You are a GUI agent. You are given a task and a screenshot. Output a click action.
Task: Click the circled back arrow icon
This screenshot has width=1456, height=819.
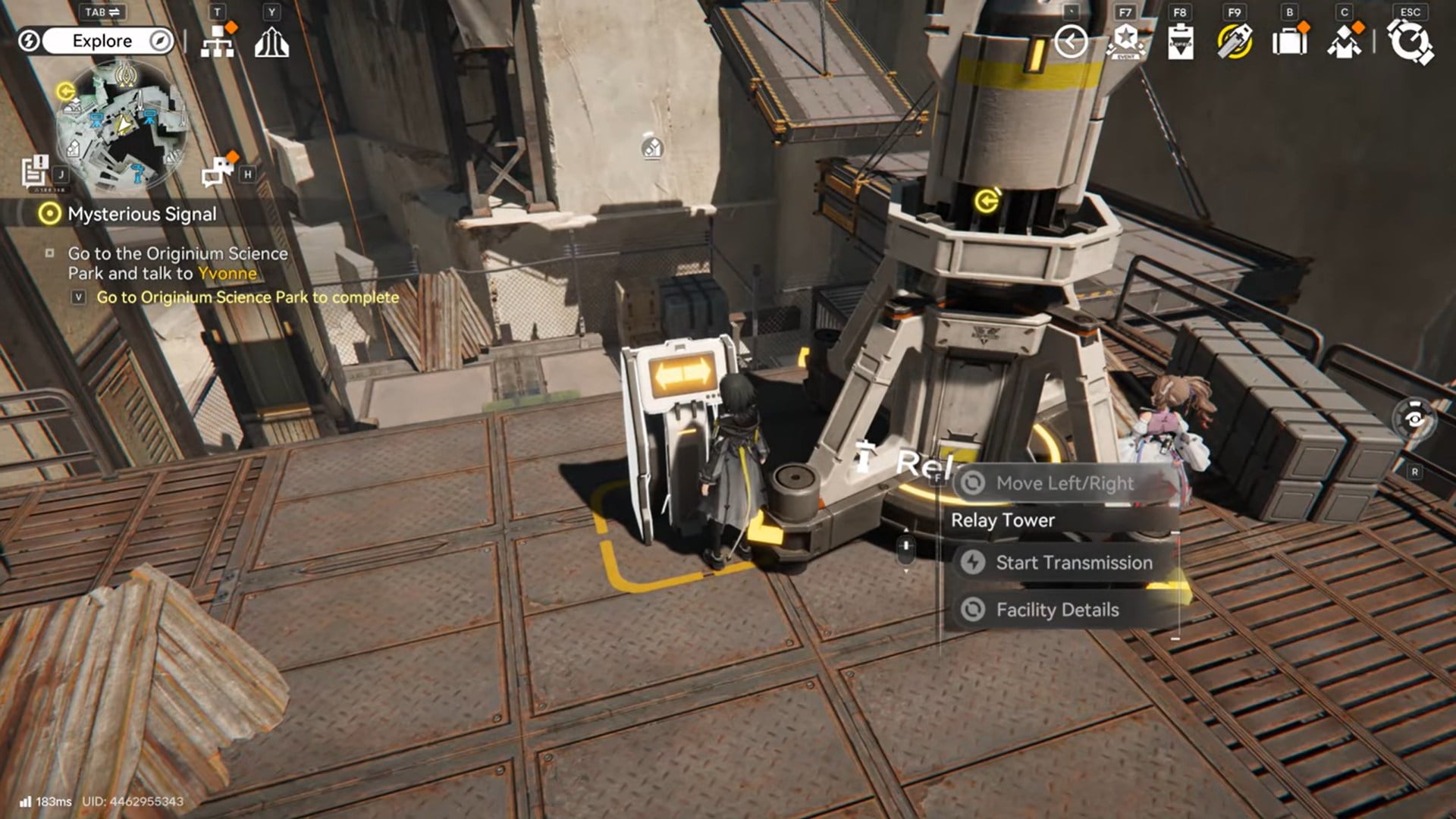[1071, 42]
